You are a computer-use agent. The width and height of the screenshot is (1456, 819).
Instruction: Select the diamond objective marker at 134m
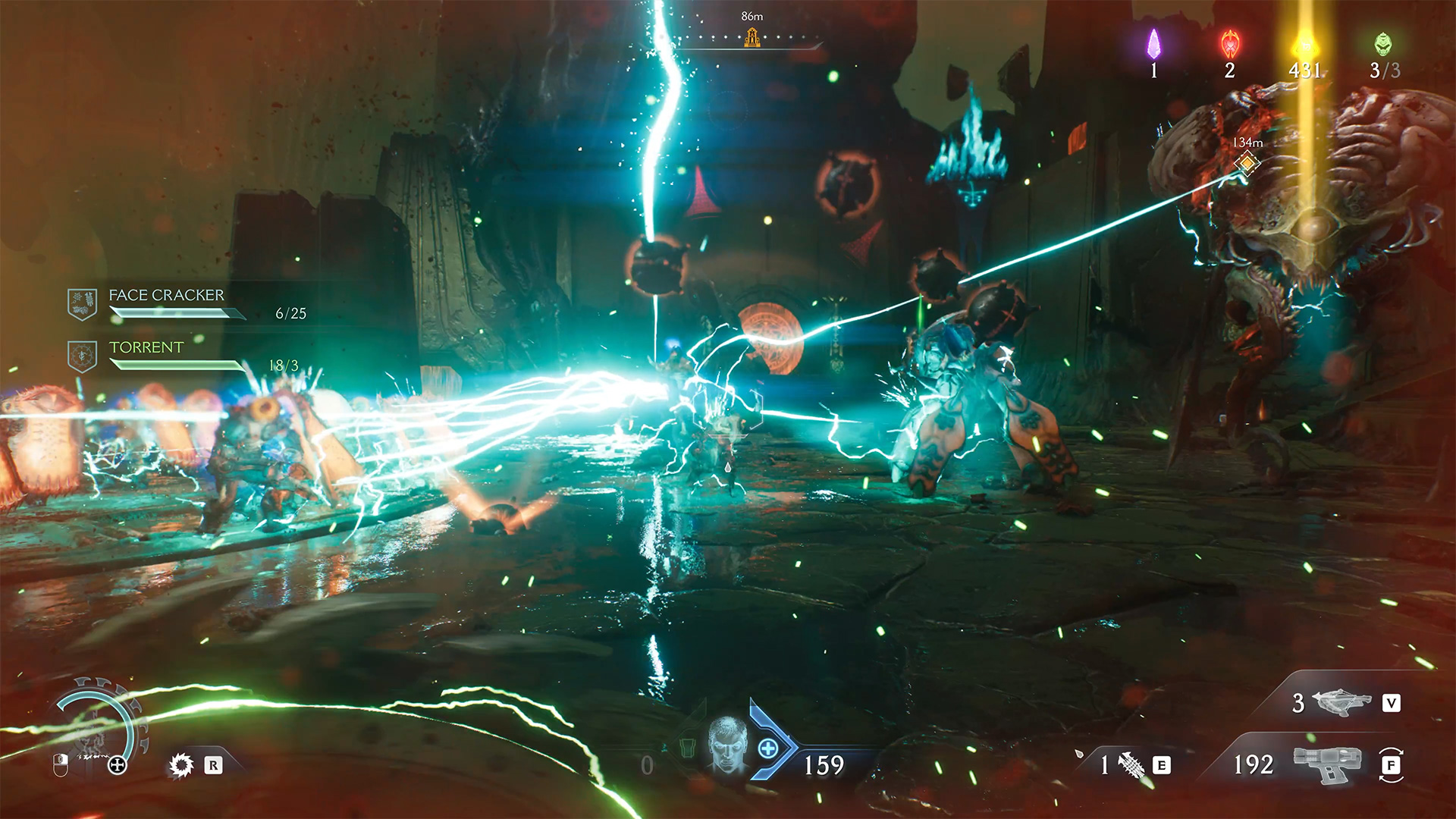click(1246, 163)
